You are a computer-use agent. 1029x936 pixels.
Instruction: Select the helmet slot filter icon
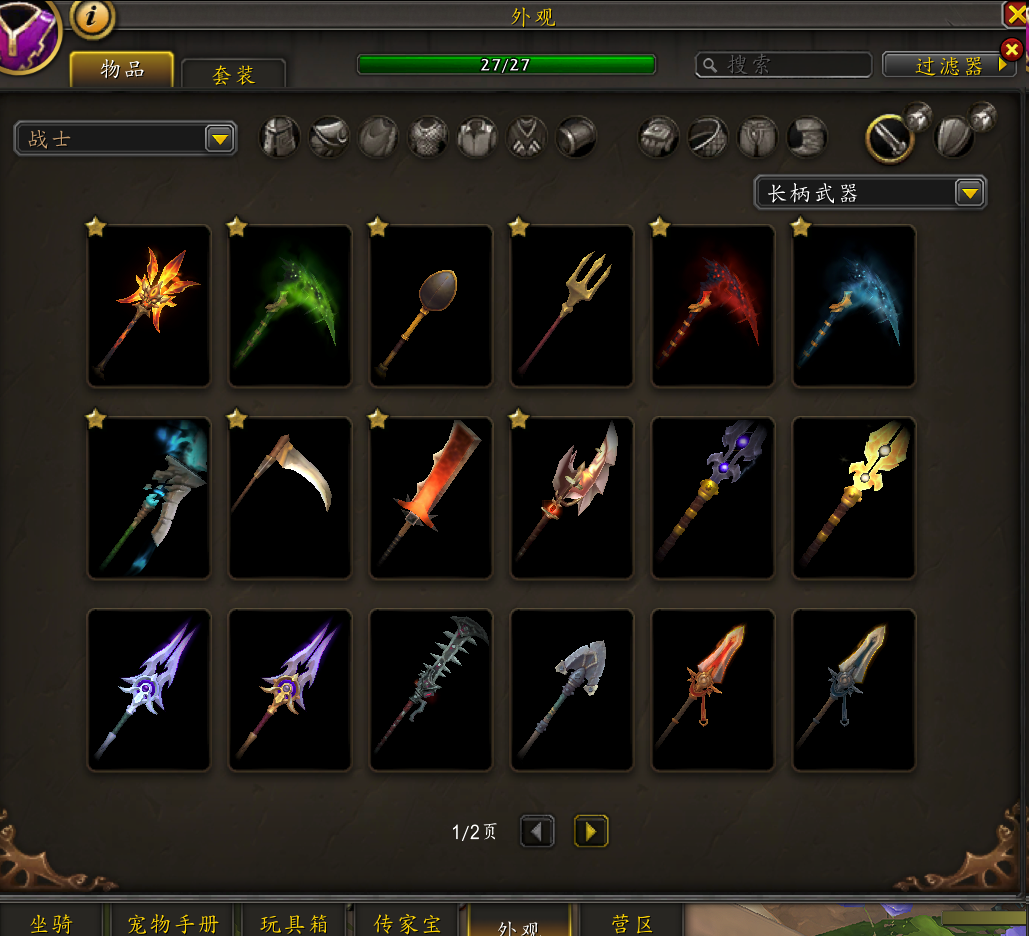pyautogui.click(x=280, y=137)
